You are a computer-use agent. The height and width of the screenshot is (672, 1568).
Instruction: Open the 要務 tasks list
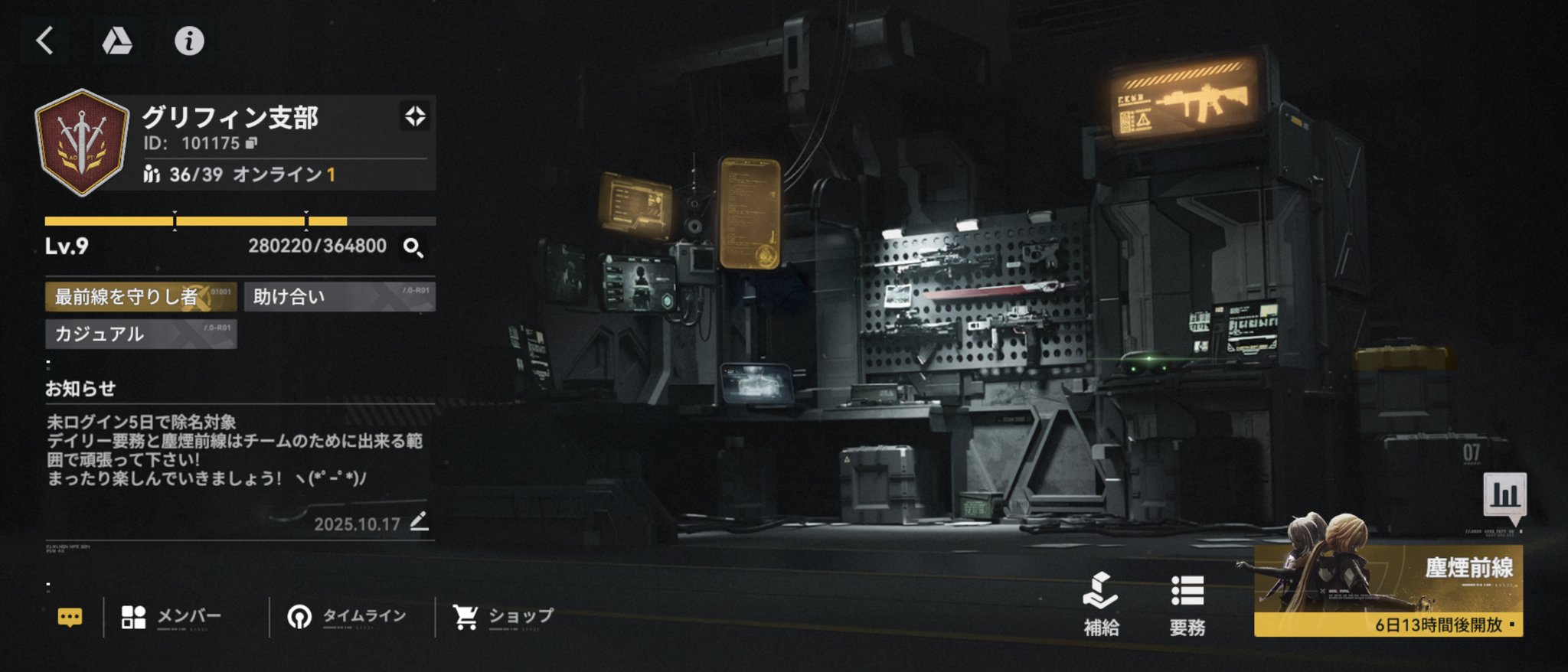[x=1187, y=605]
